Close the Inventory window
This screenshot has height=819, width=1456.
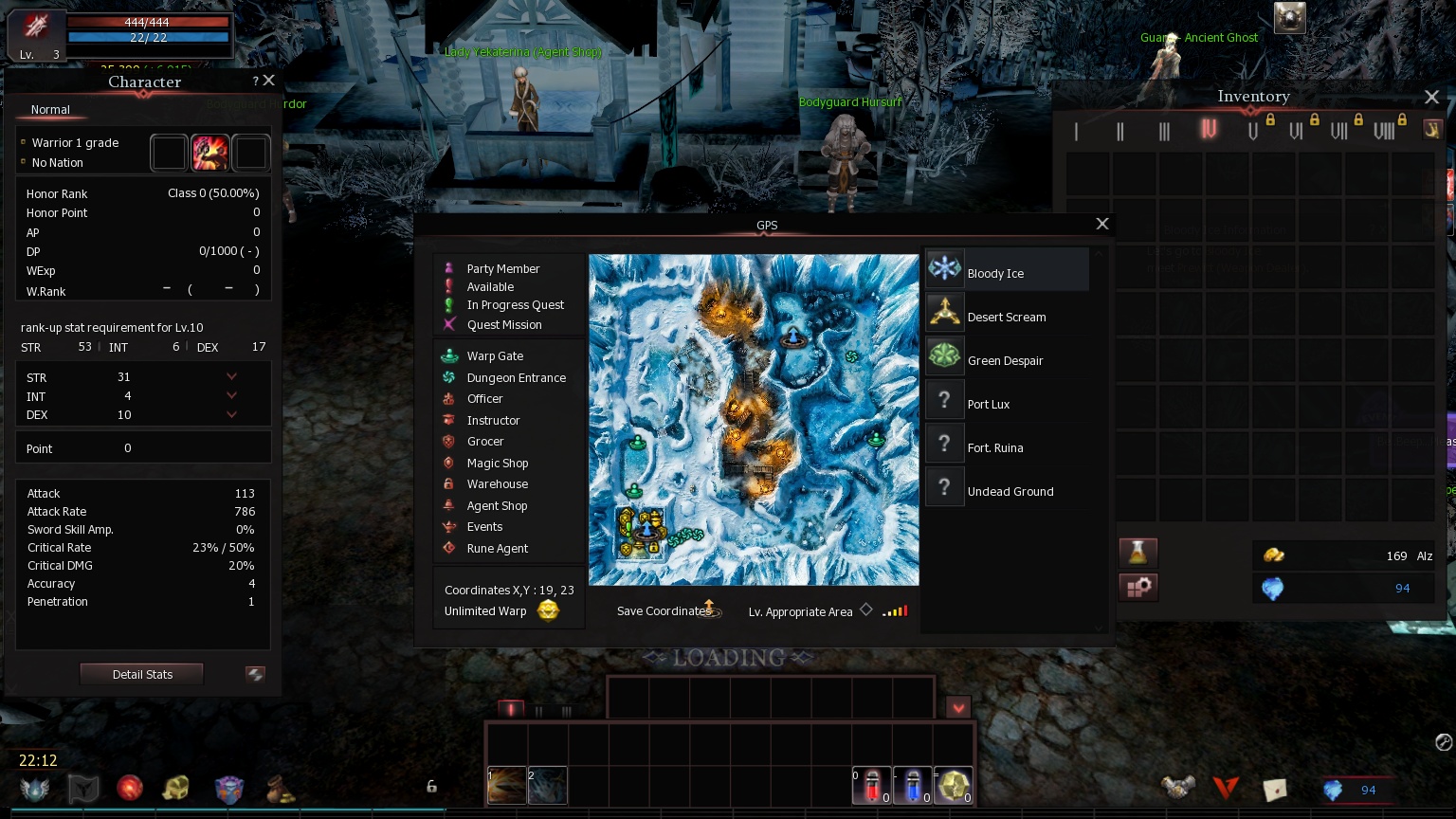click(x=1431, y=97)
